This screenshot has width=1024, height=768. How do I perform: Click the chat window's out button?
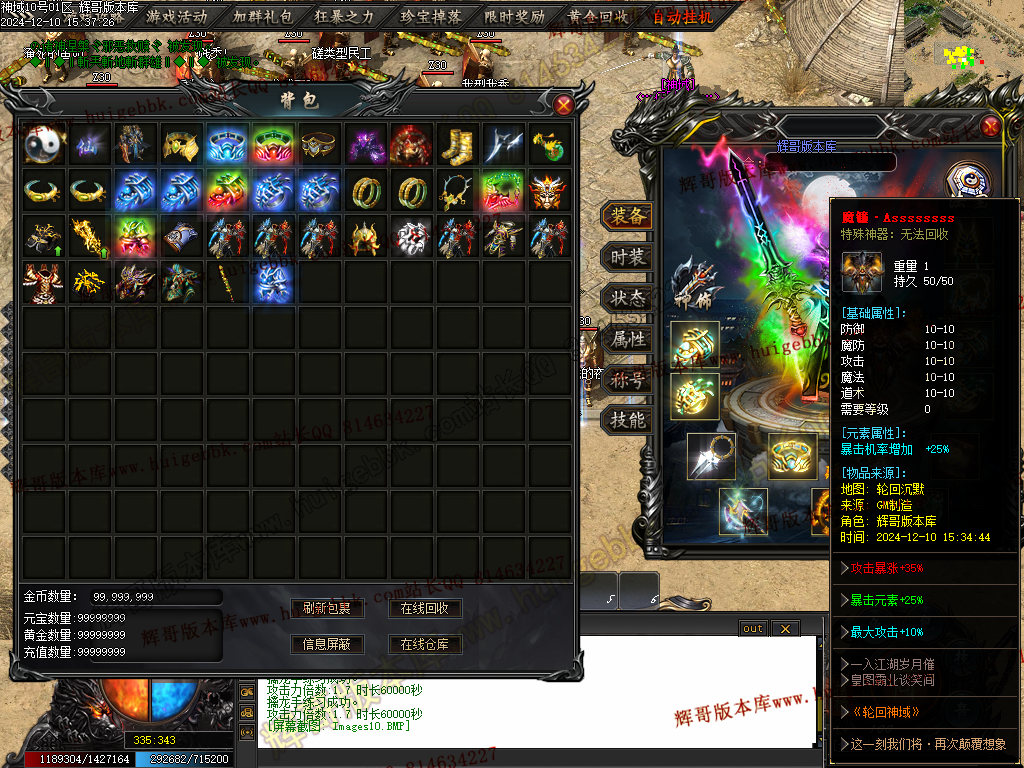point(752,628)
